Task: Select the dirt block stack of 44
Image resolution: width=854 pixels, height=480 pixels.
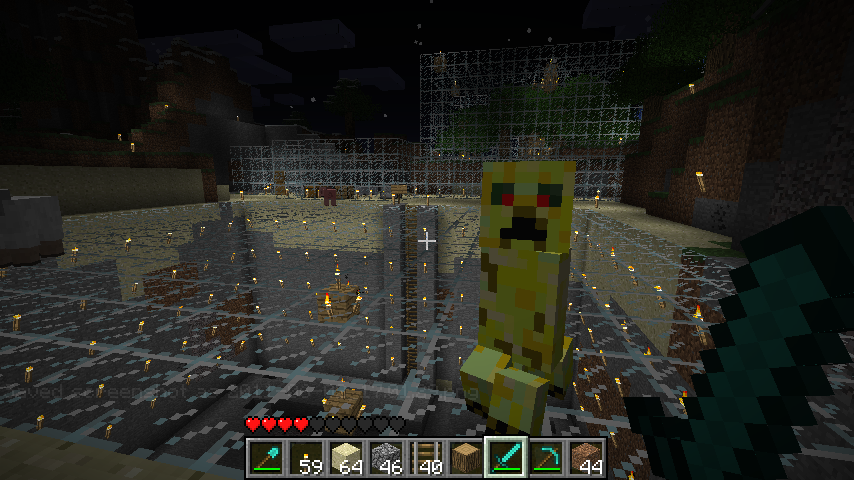Action: point(586,458)
